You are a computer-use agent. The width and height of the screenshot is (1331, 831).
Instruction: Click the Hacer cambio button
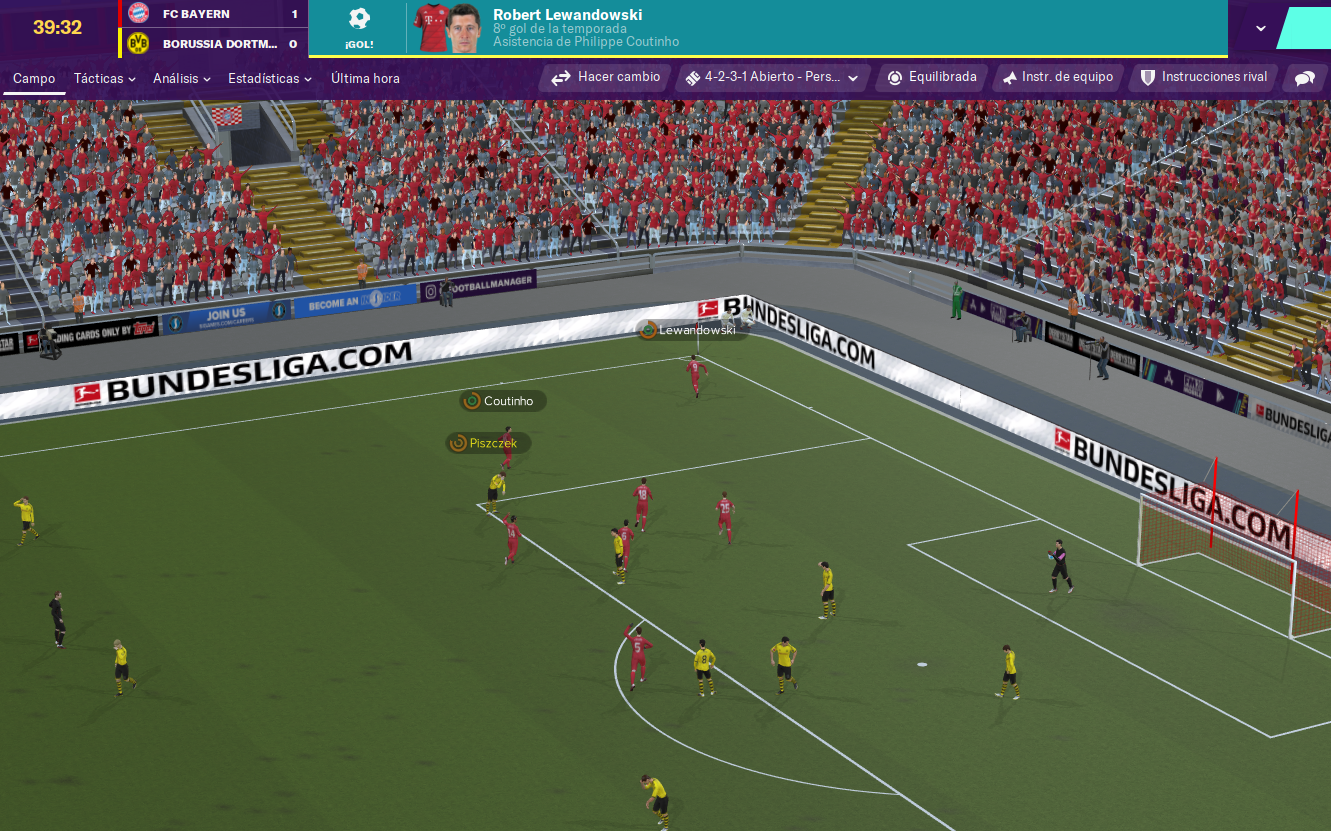606,77
